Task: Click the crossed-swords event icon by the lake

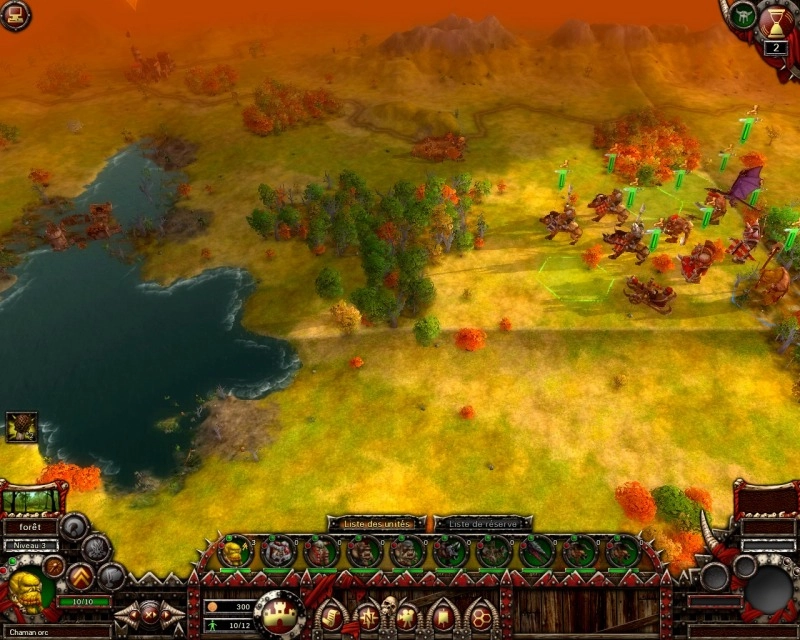Action: point(21,427)
